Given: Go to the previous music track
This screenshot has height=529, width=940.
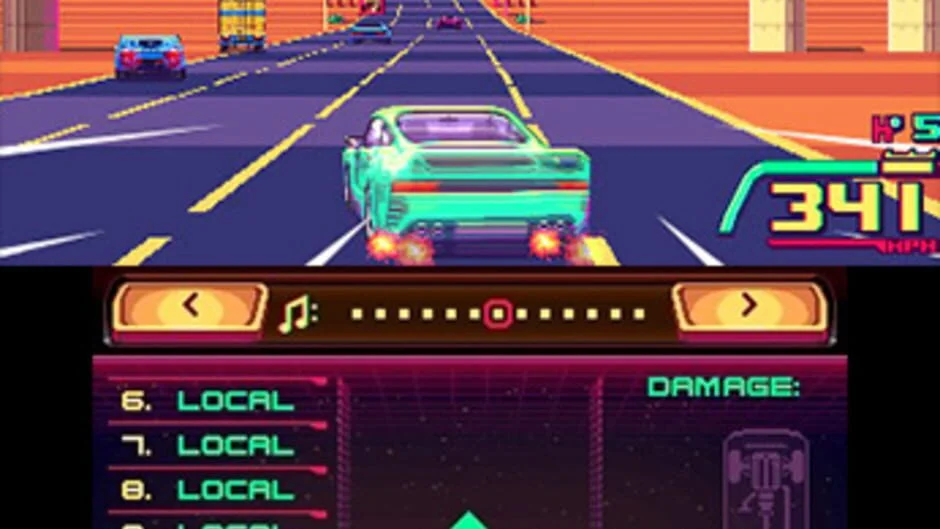Looking at the screenshot, I should [x=190, y=308].
